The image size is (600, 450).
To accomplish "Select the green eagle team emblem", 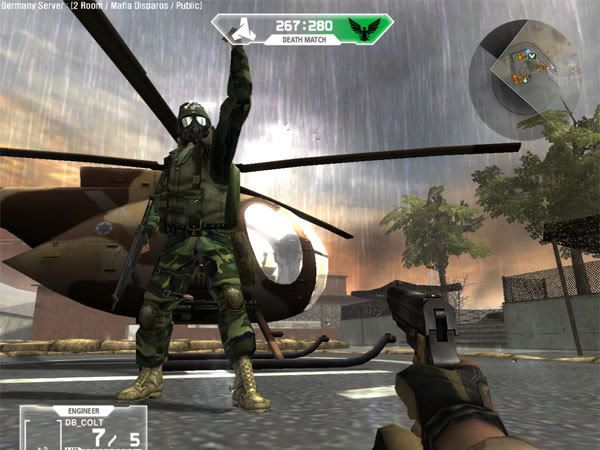I will tap(362, 30).
